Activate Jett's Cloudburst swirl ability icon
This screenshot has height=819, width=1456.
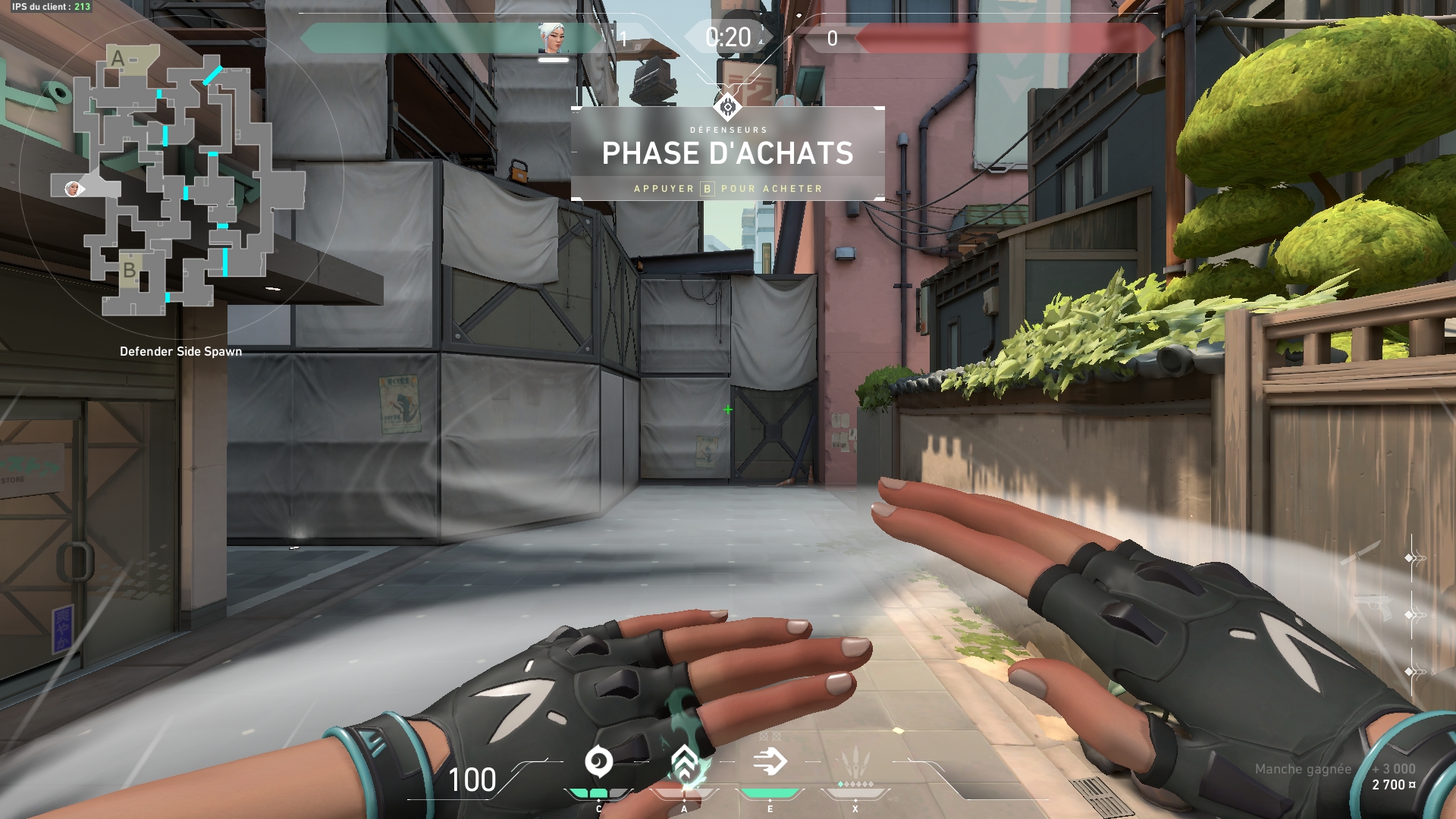coord(598,762)
